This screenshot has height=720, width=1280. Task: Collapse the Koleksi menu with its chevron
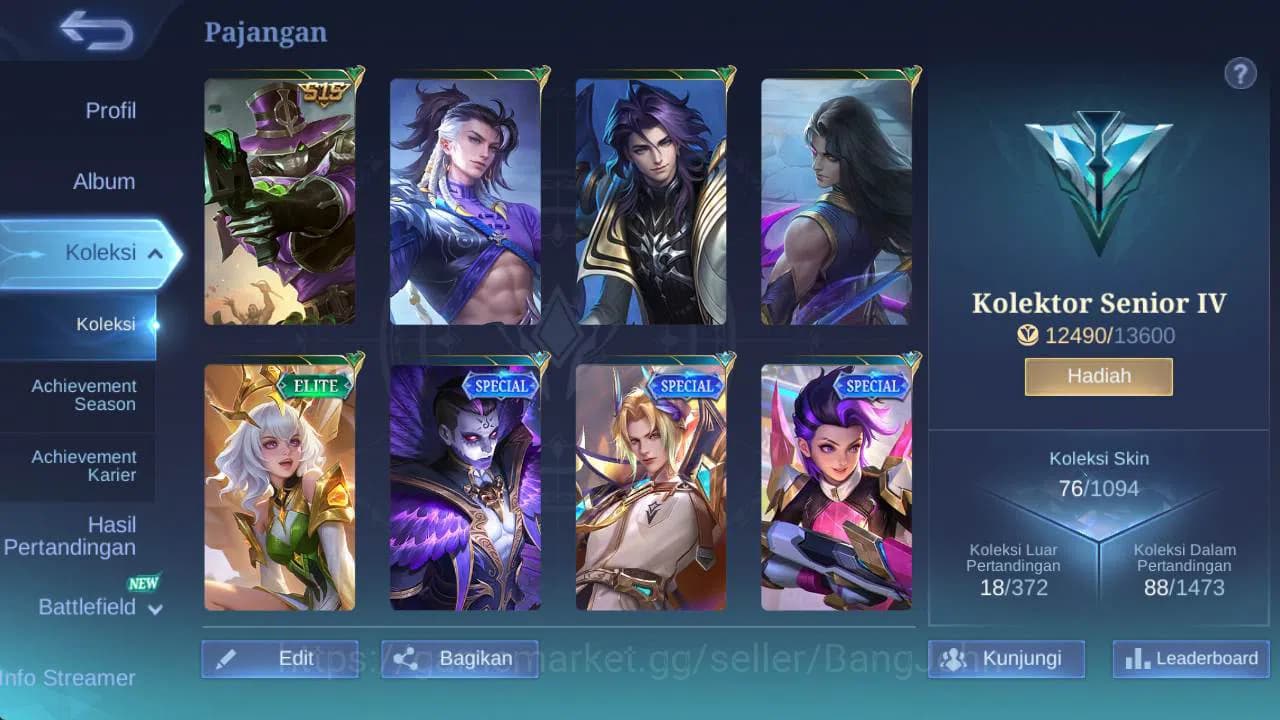(154, 253)
